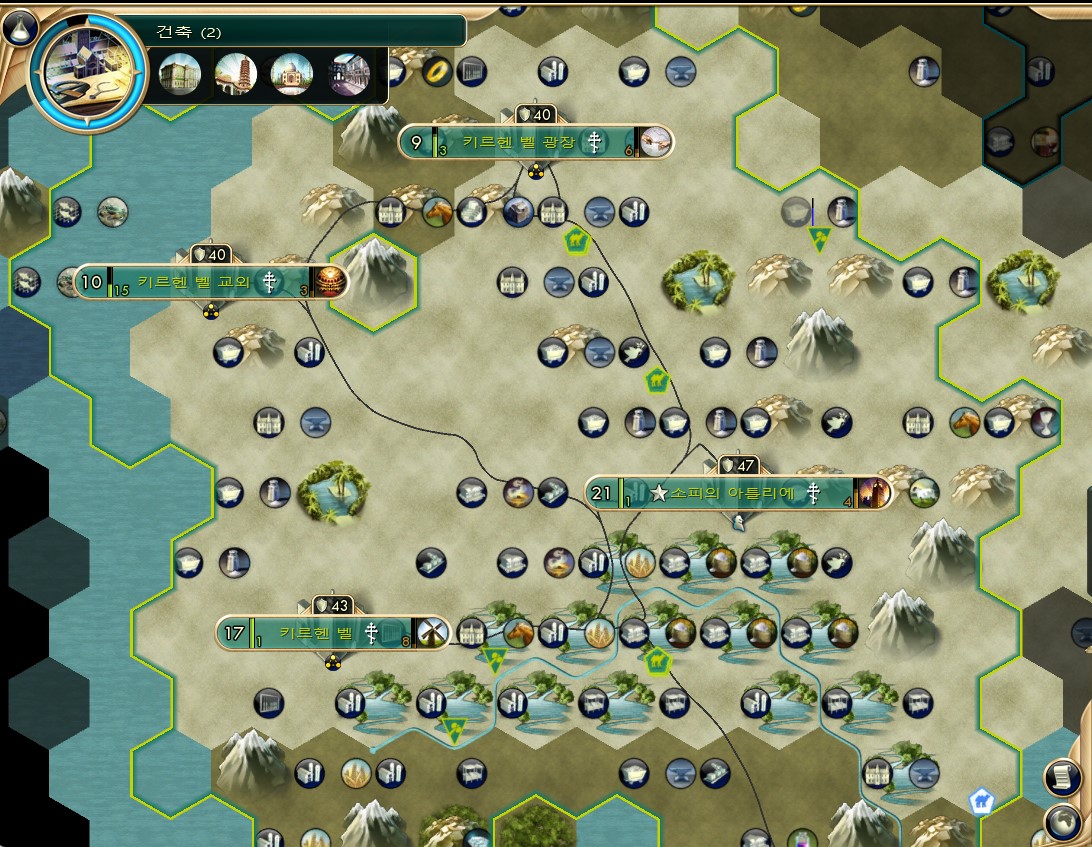Click the Uffizi gallery courtyard icon
Screen dimensions: 1092x847
[x=349, y=74]
